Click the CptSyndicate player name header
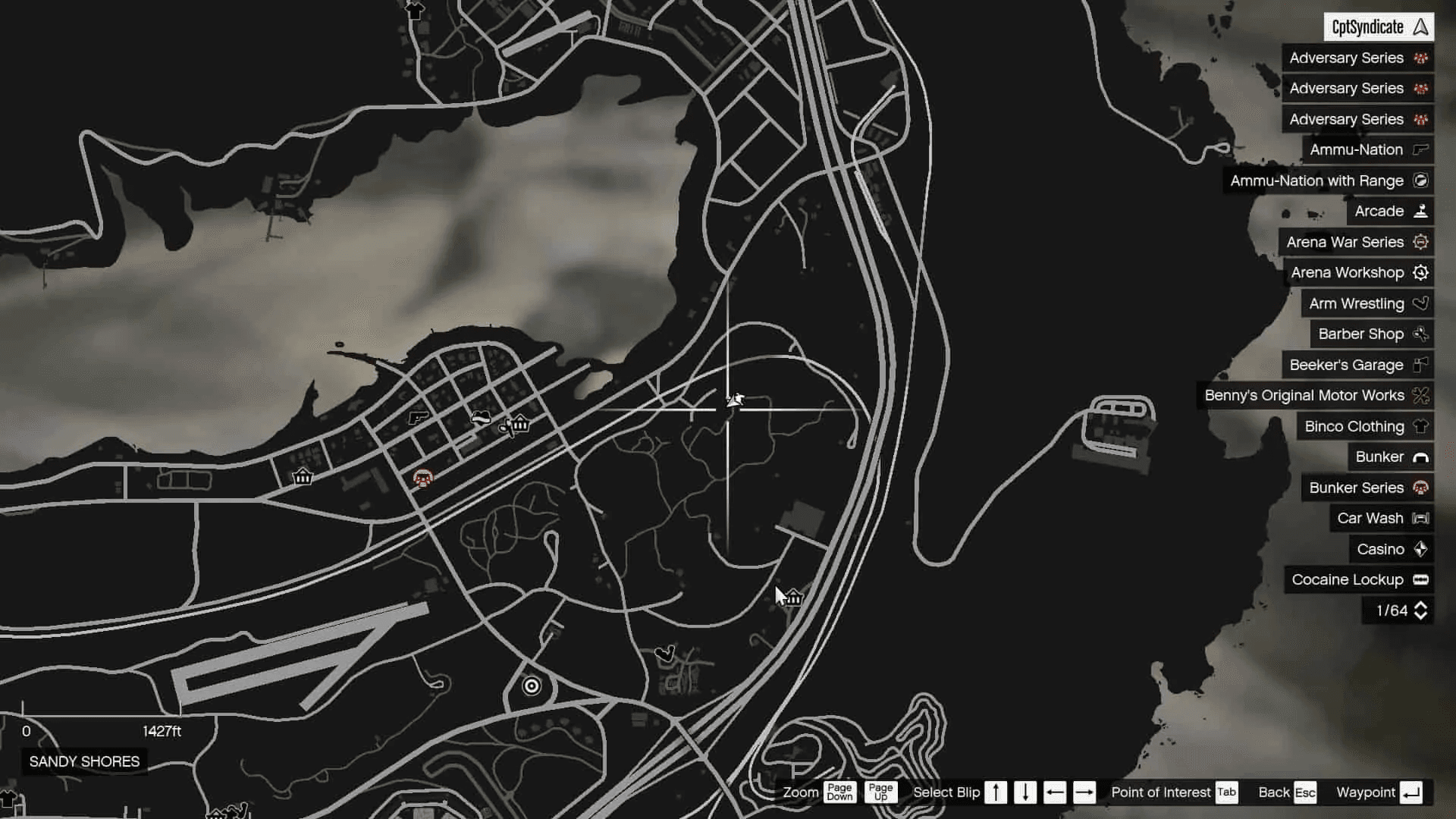 pos(1378,27)
